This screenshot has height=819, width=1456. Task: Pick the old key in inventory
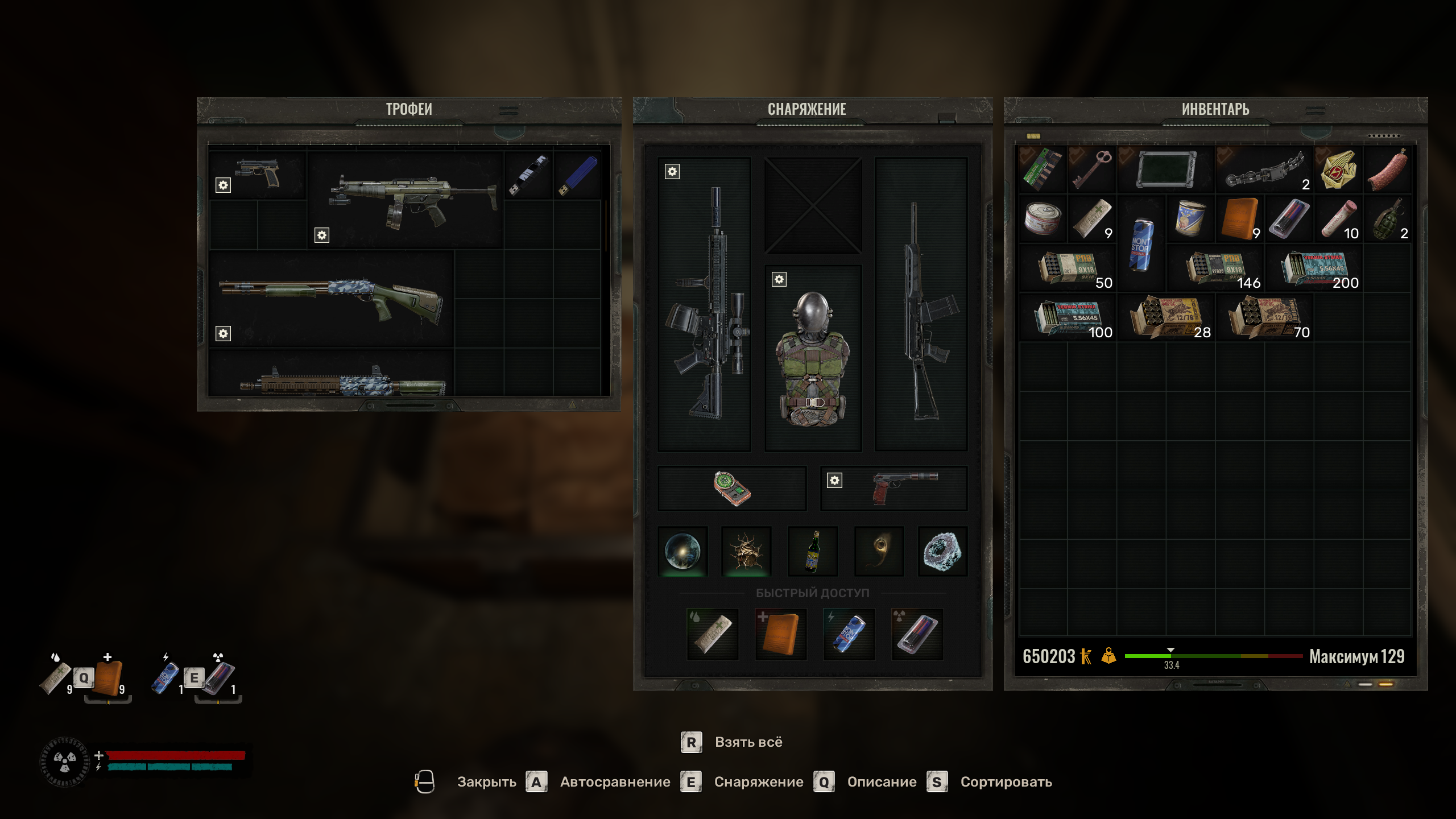click(1091, 169)
